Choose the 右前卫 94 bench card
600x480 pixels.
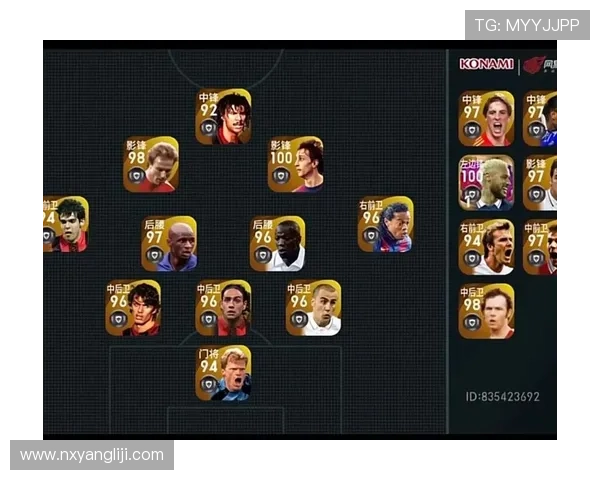pos(486,247)
